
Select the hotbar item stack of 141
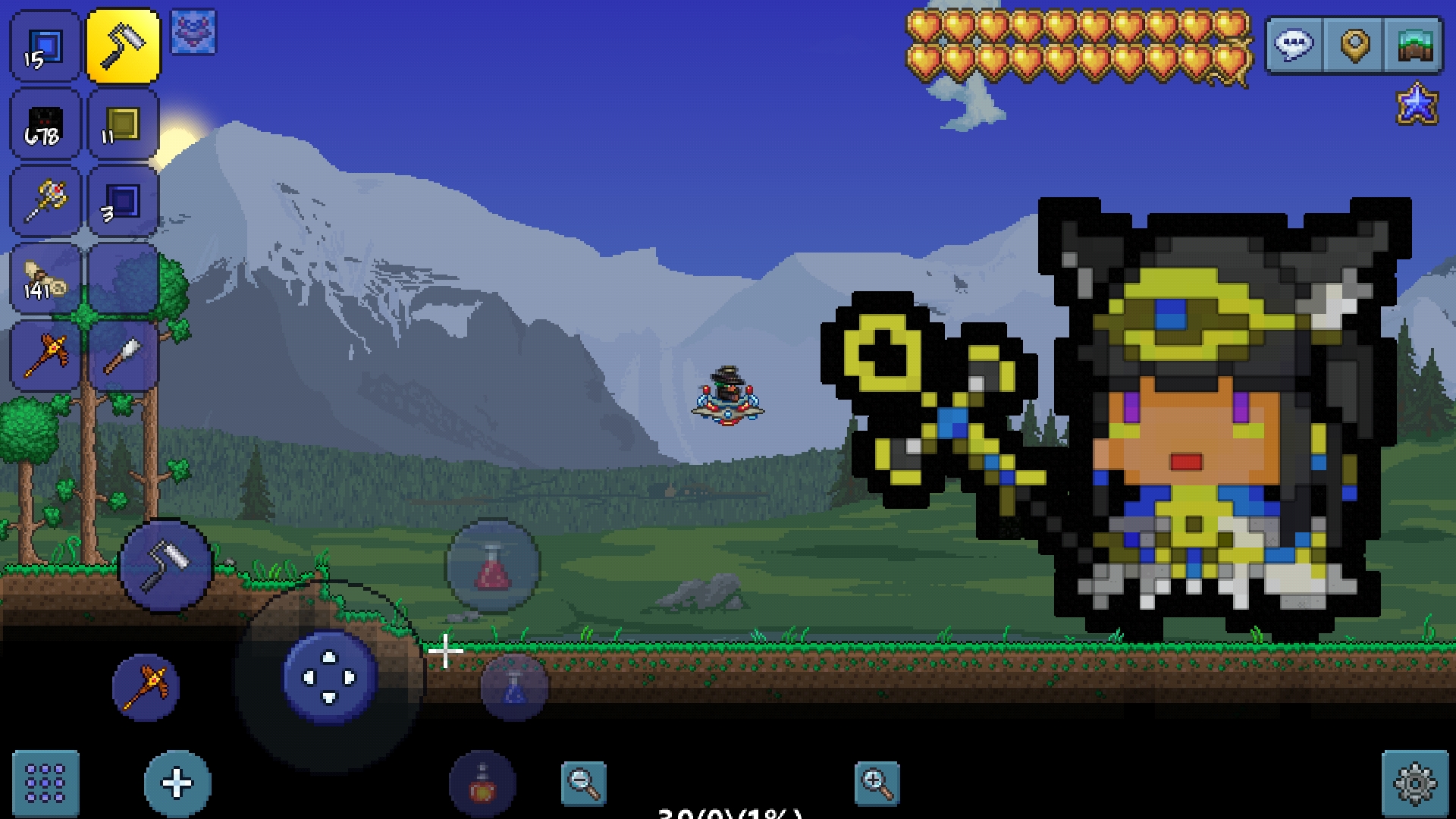(45, 279)
